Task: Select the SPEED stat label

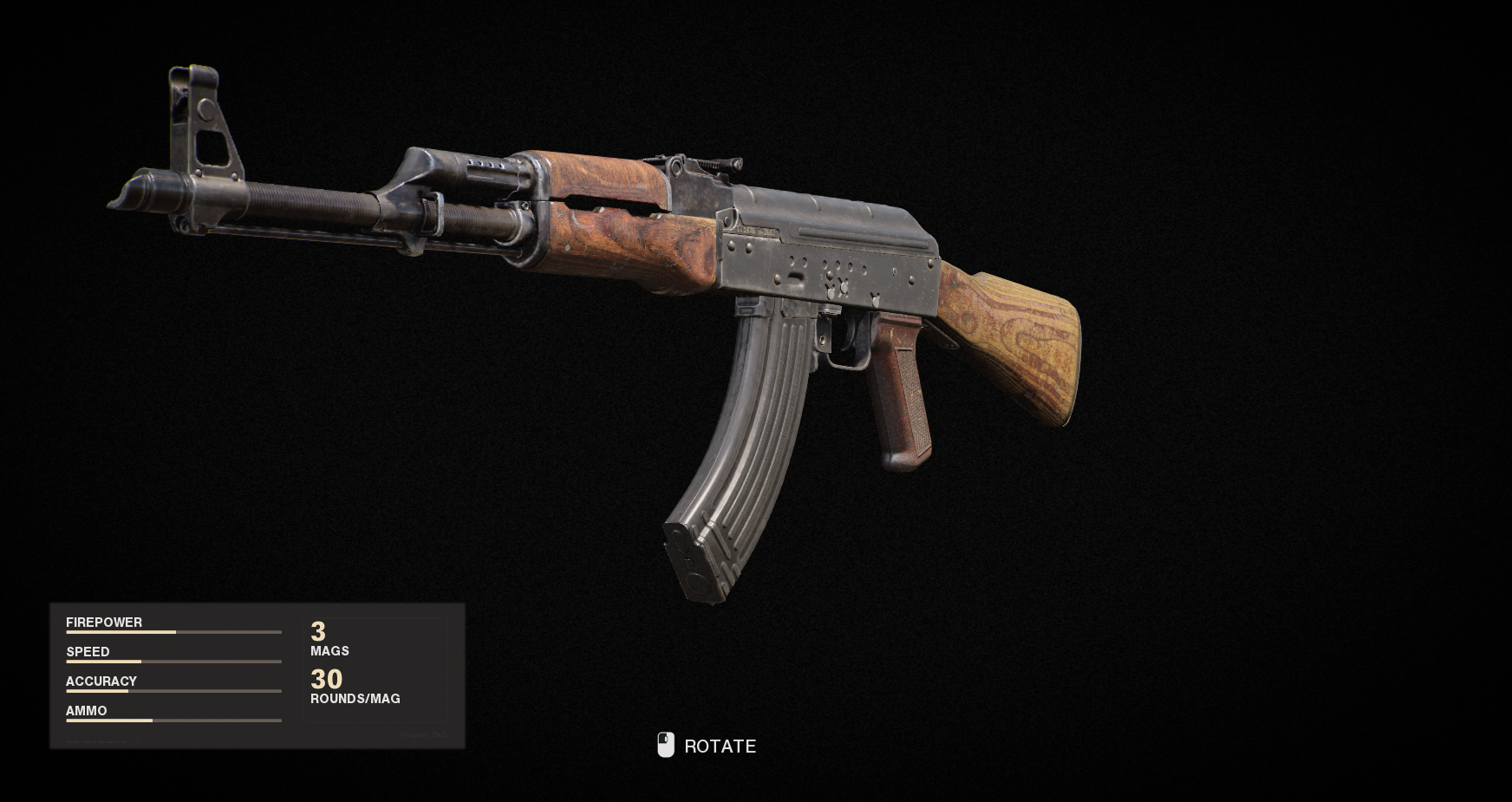Action: click(88, 651)
